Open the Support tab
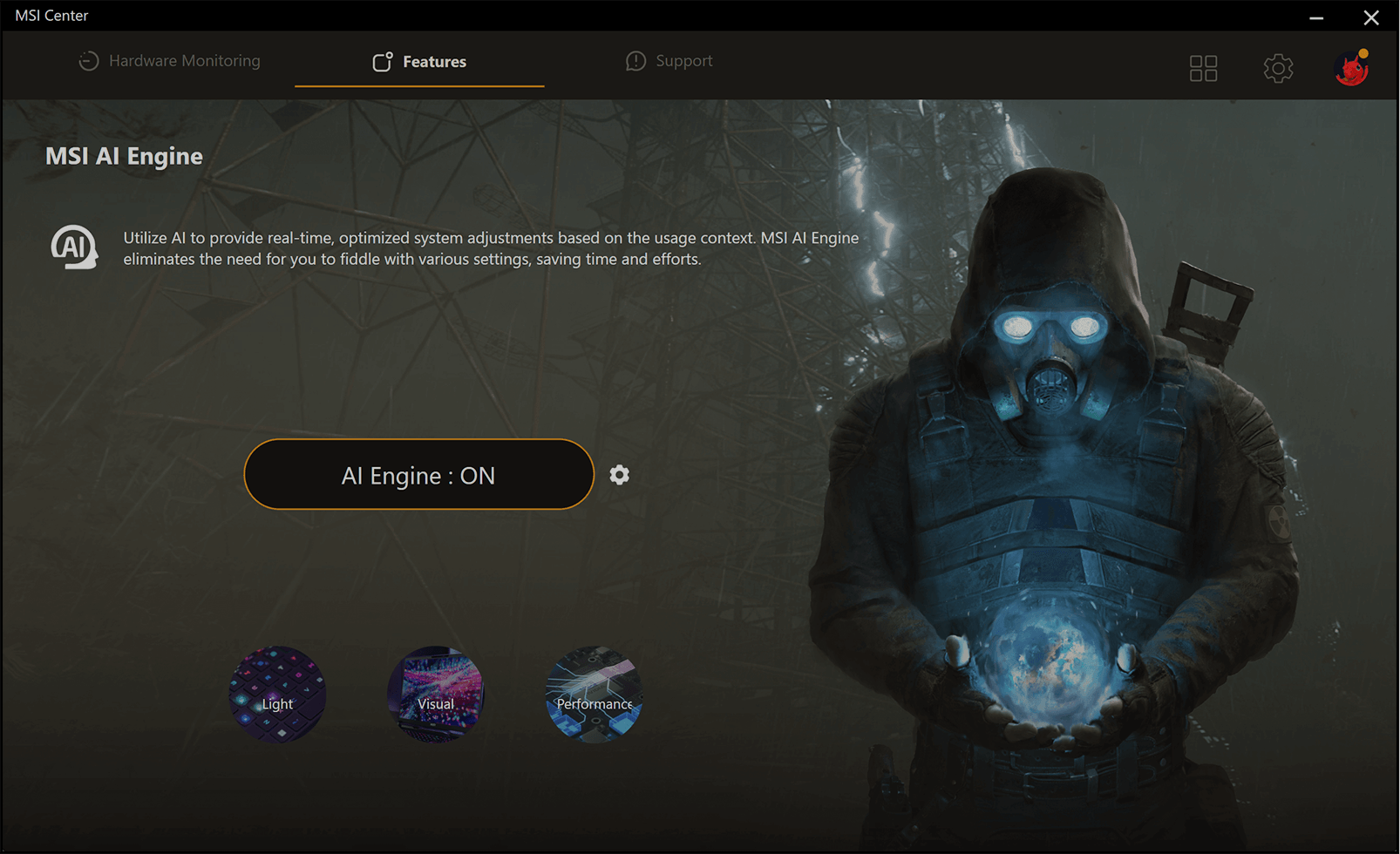The image size is (1400, 854). tap(669, 61)
